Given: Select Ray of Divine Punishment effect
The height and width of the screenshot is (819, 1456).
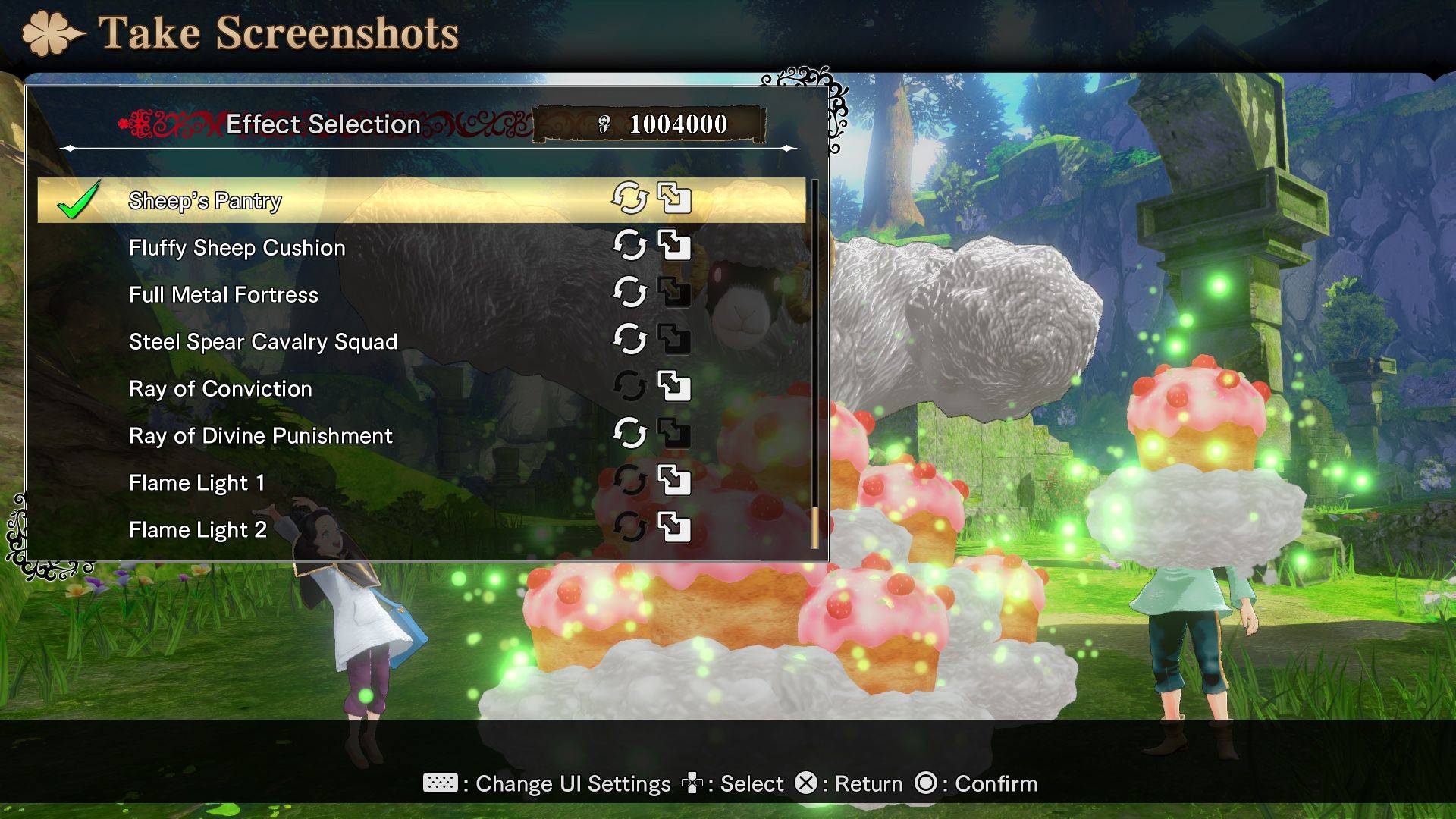Looking at the screenshot, I should click(x=260, y=436).
